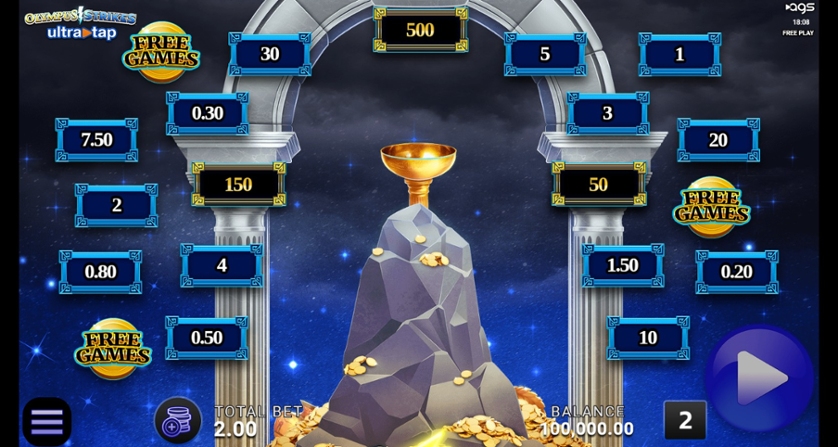
Task: Spin using the blue play button
Action: 760,377
